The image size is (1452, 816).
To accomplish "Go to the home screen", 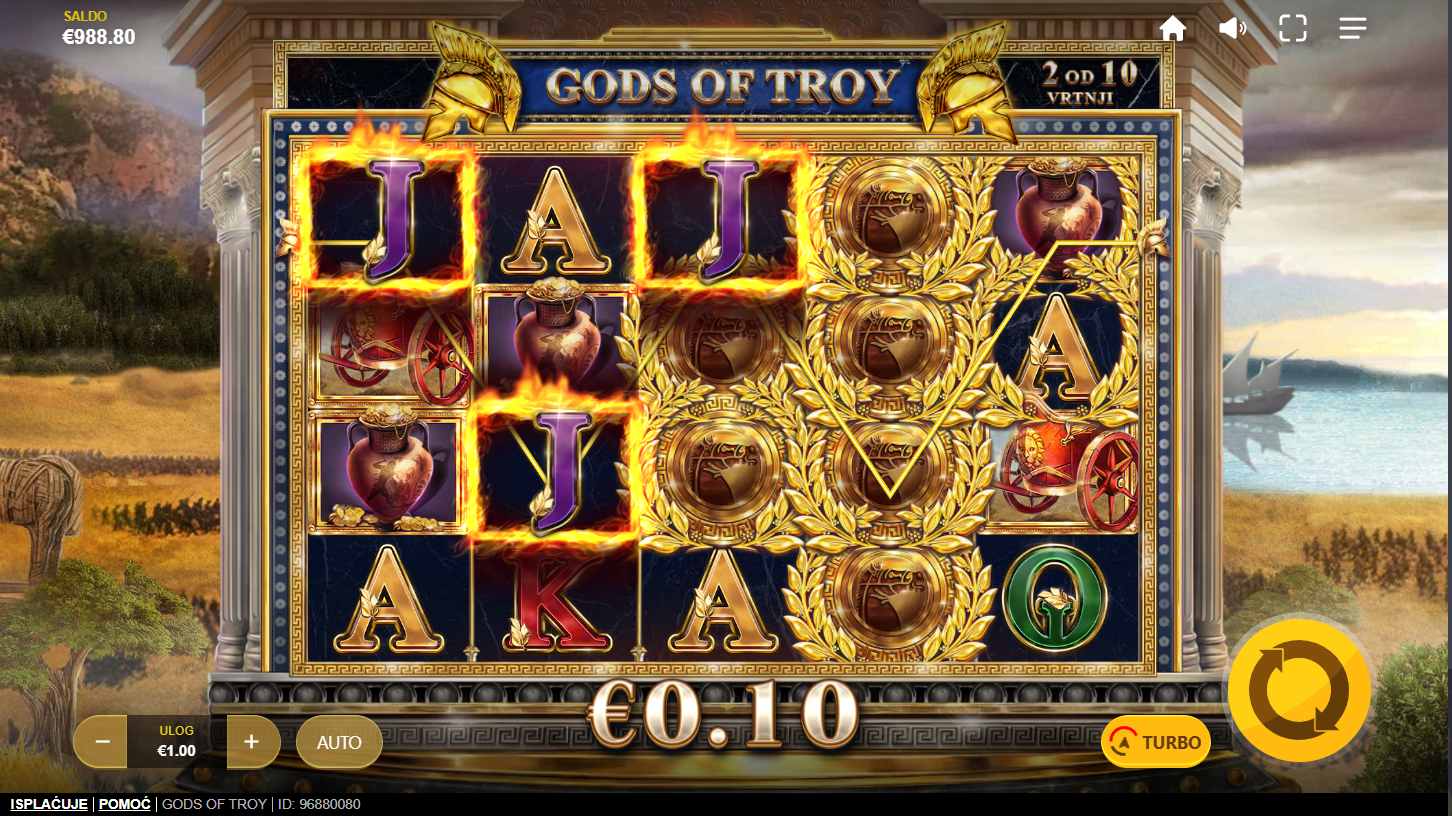I will pos(1172,28).
